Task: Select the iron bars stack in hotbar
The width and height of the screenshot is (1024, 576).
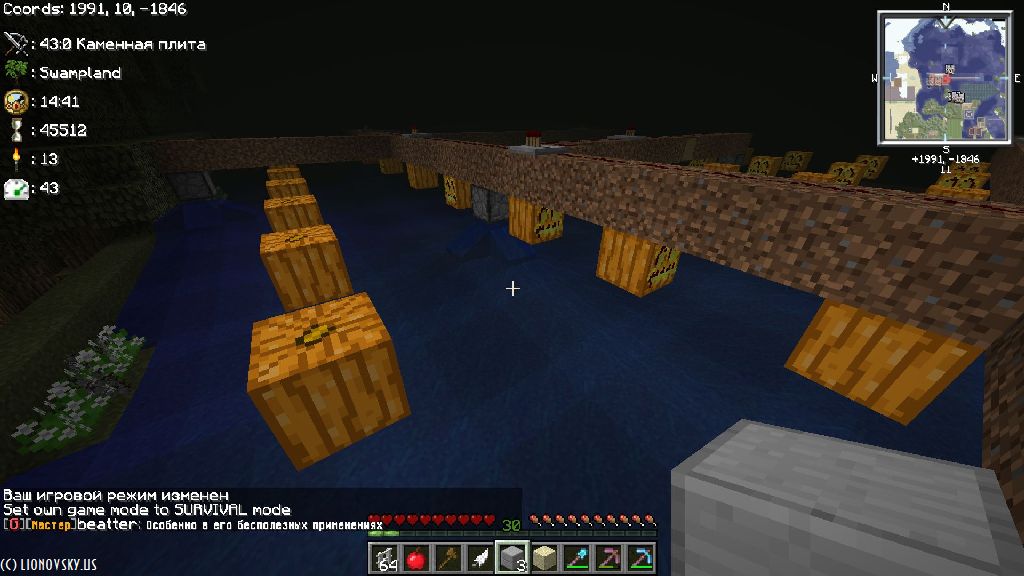Action: pos(384,557)
